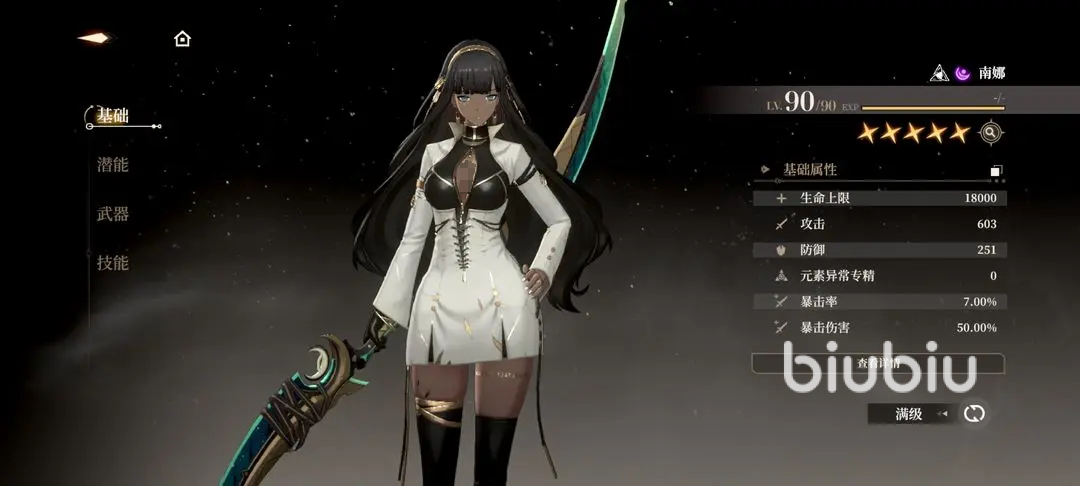Screen dimensions: 1080x486
Task: Click the 查看详情 details button
Action: tap(878, 363)
